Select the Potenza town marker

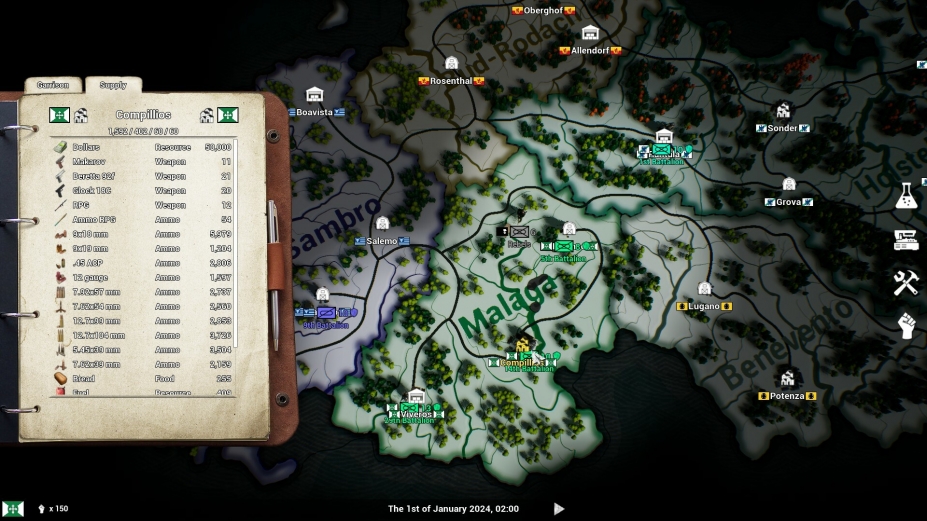(787, 395)
